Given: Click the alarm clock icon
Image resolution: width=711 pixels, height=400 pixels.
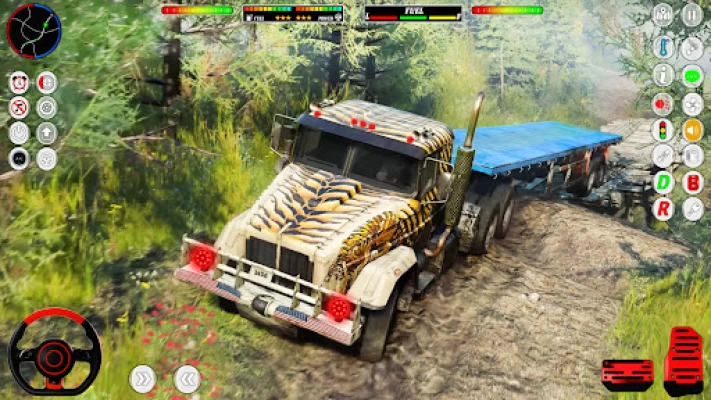Looking at the screenshot, I should pyautogui.click(x=19, y=82).
